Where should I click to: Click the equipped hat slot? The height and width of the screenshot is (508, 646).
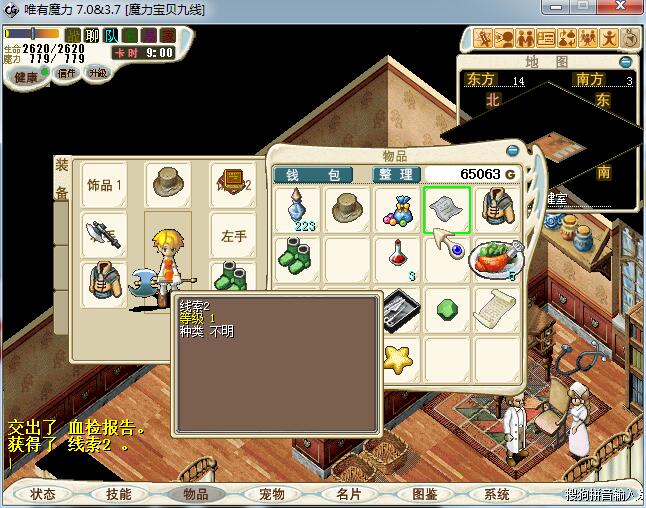(x=167, y=183)
